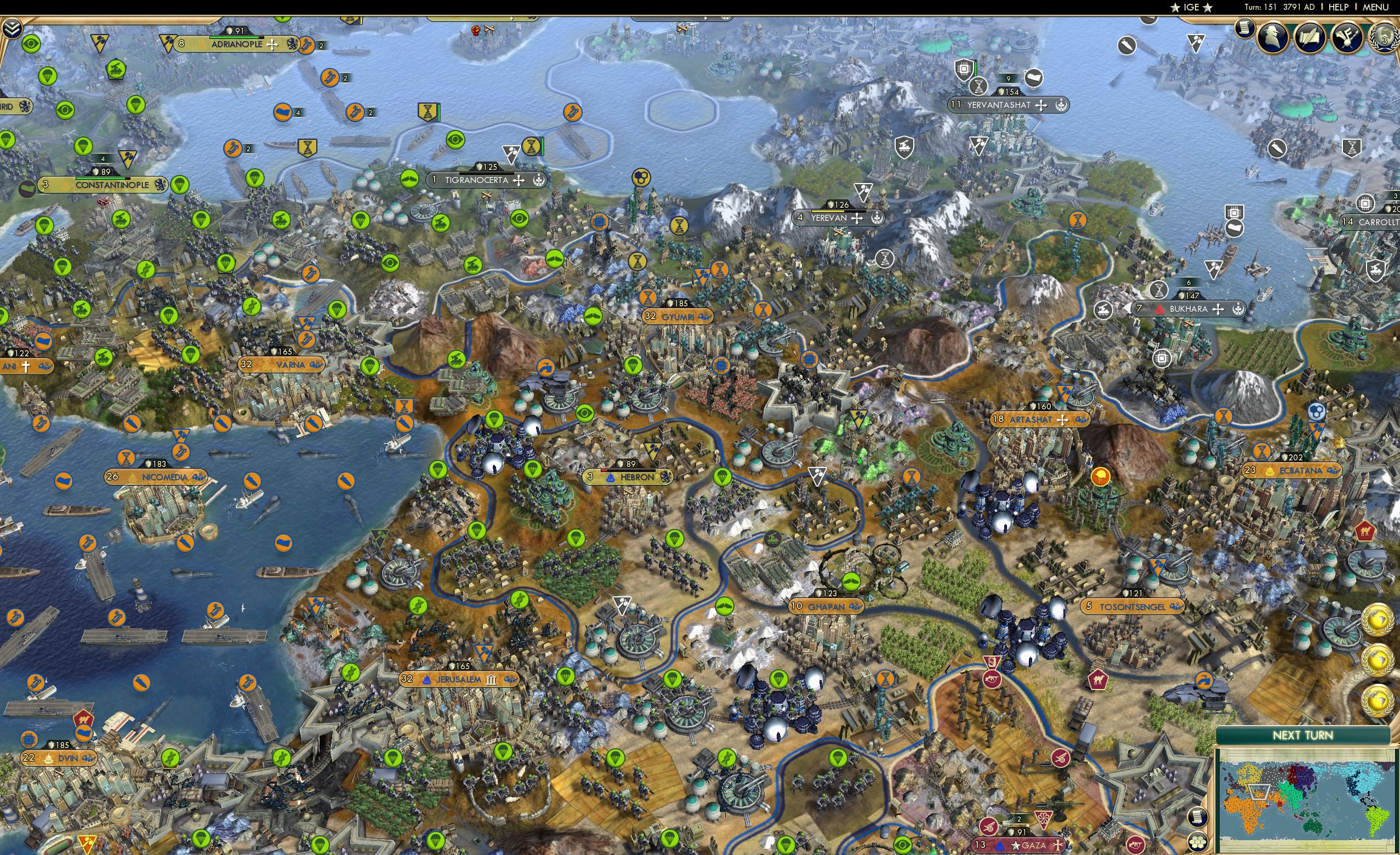Click HELP in the top menu bar
The image size is (1400, 855).
click(1338, 7)
